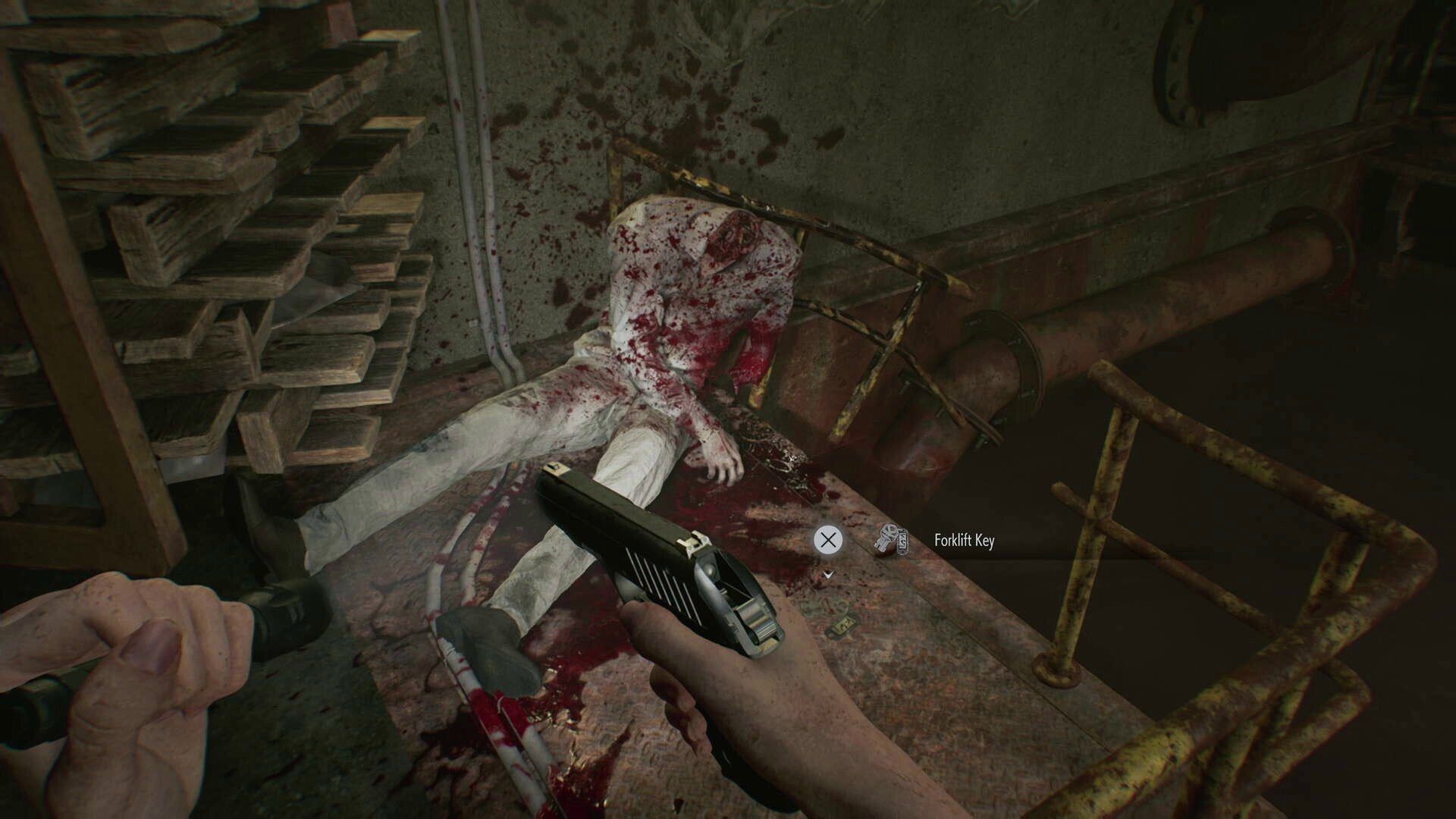Select the Forklift Key pickup label
The width and height of the screenshot is (1456, 819).
[963, 541]
